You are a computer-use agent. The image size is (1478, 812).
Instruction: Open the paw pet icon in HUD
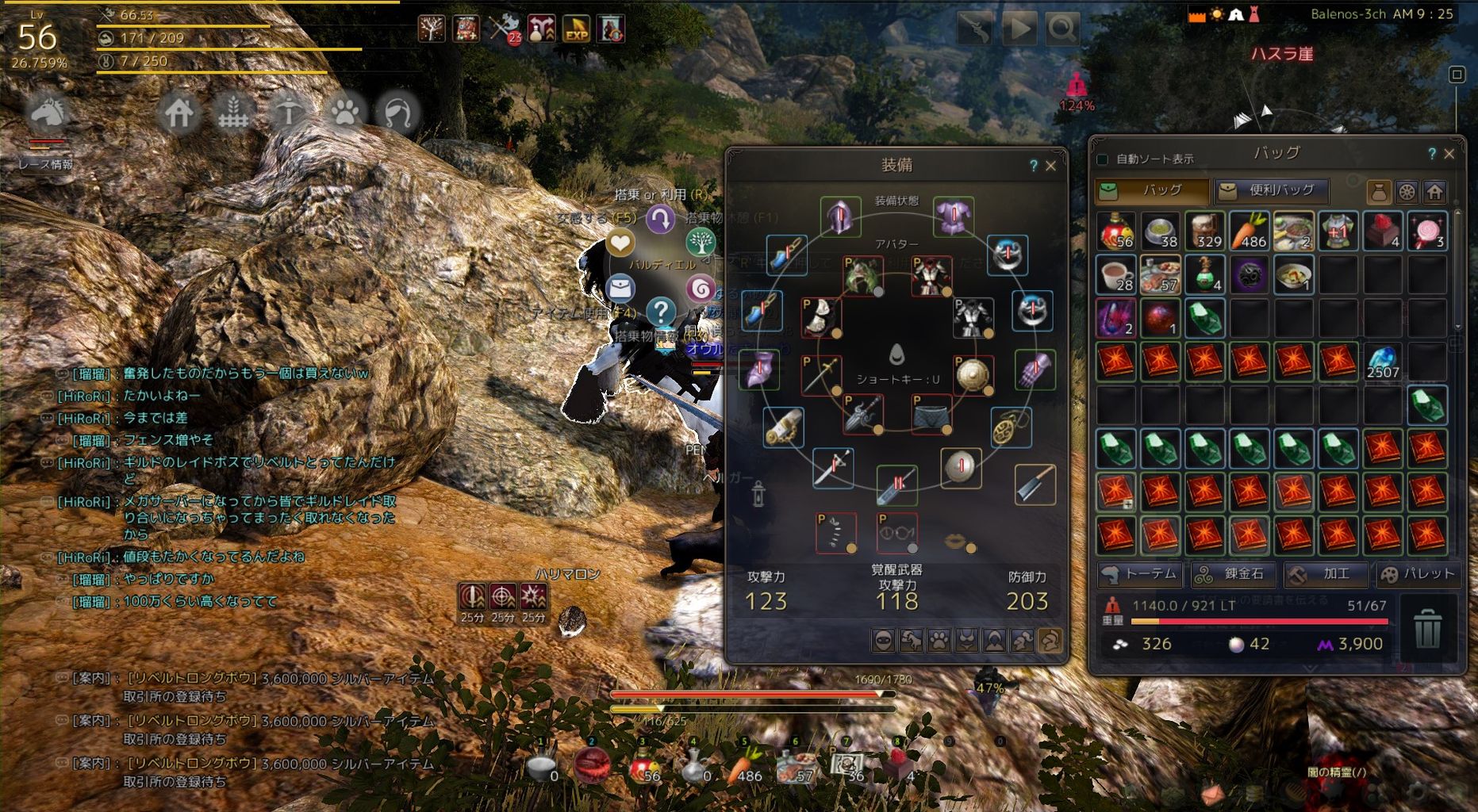click(344, 113)
